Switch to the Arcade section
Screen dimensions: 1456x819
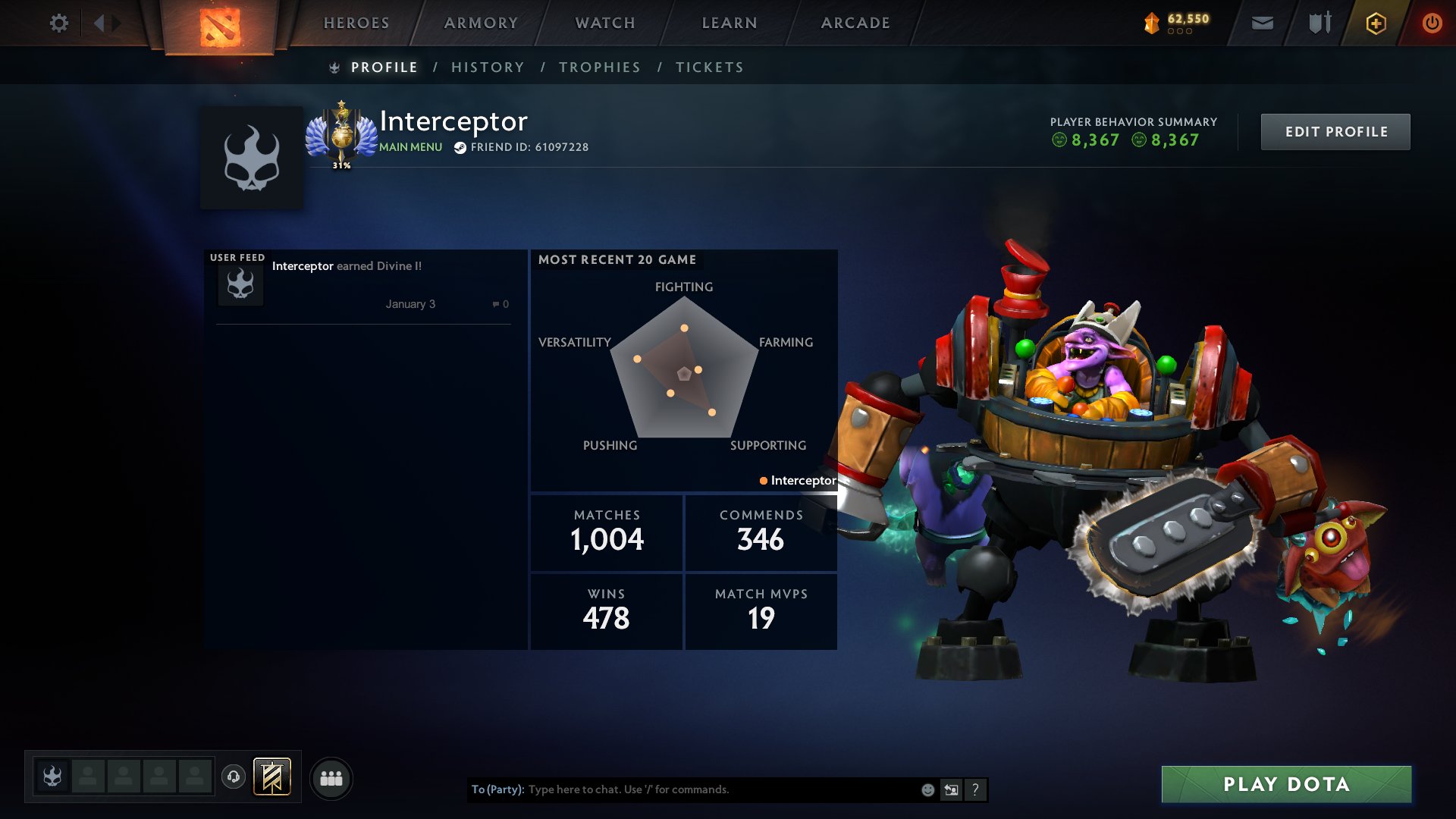(x=855, y=23)
